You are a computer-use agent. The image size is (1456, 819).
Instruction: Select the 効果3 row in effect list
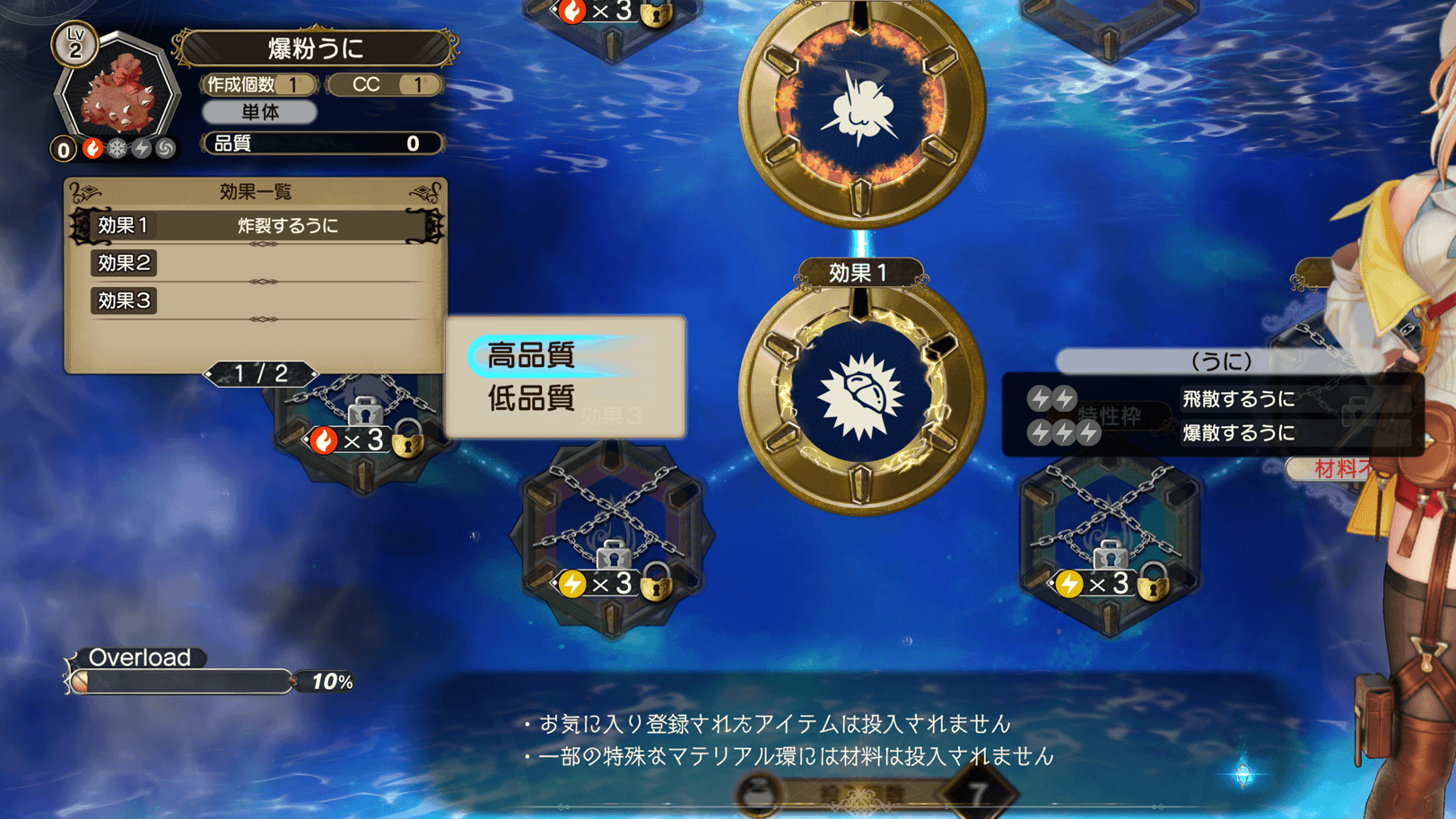tap(257, 301)
